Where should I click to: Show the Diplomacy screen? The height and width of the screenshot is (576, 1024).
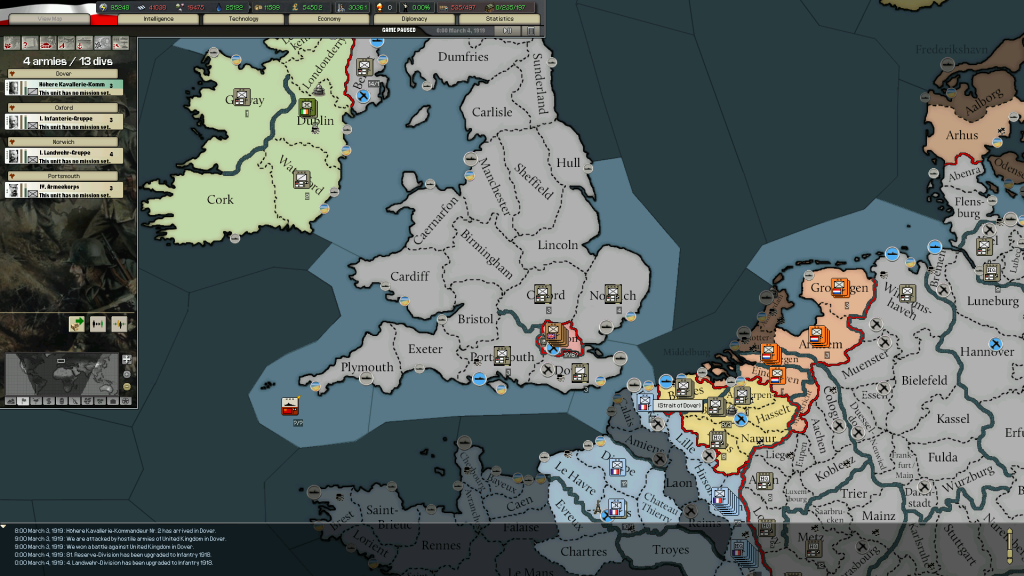click(x=414, y=19)
